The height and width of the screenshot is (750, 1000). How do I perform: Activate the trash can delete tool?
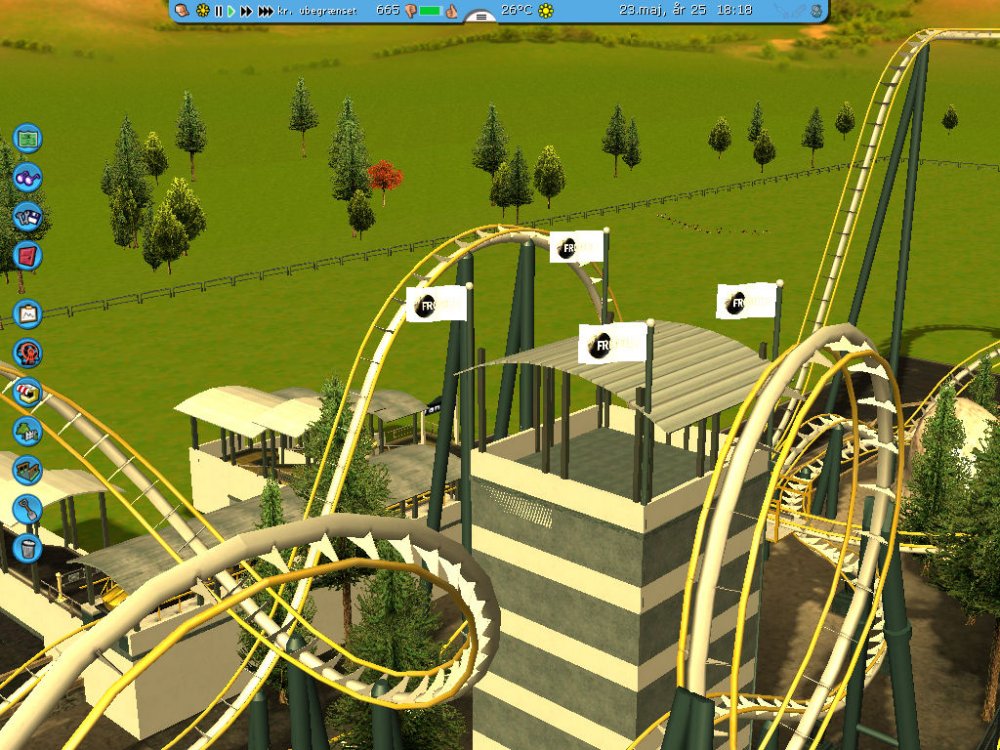pos(28,548)
